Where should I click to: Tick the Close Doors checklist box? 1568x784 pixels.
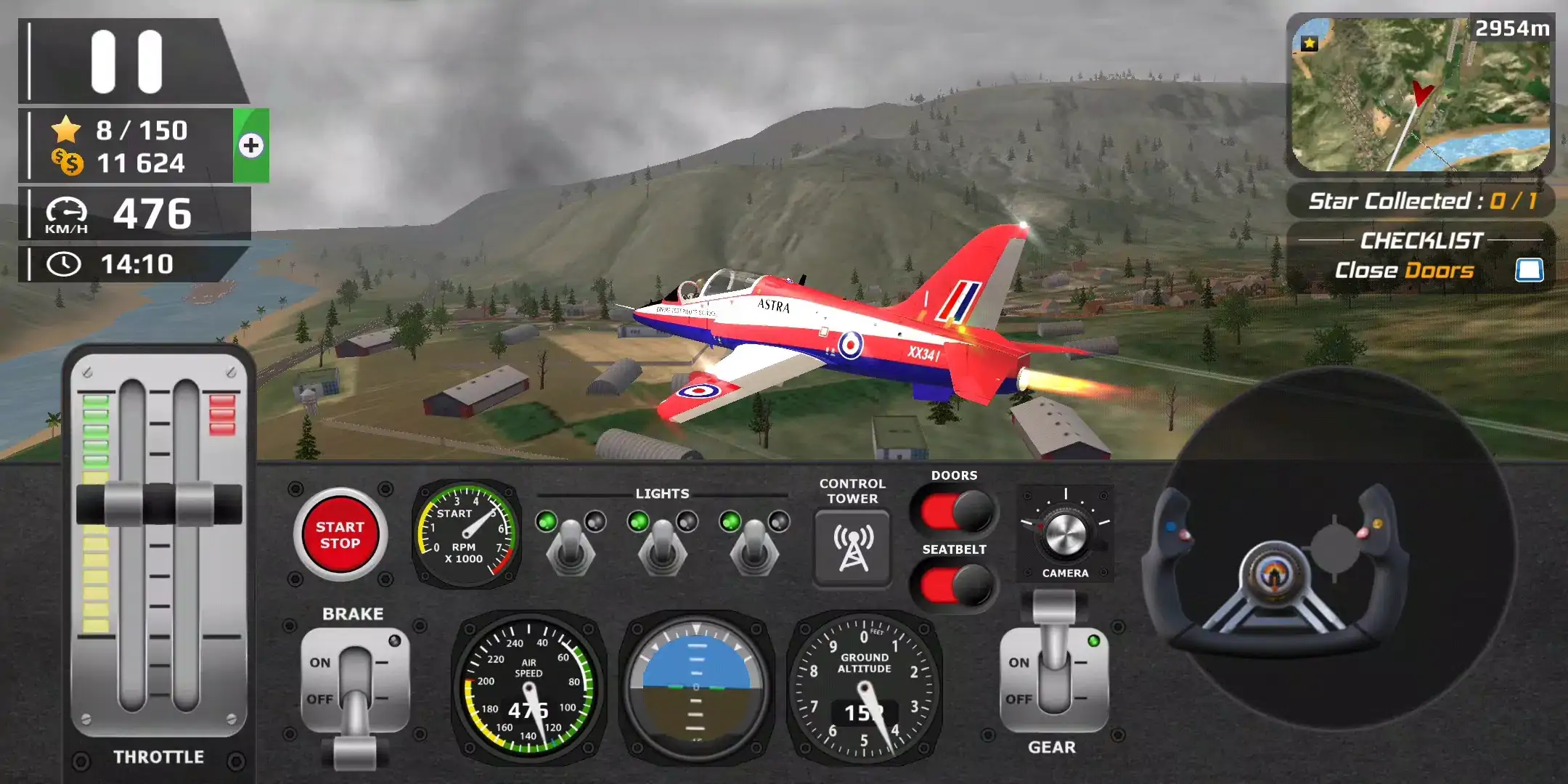click(1529, 270)
